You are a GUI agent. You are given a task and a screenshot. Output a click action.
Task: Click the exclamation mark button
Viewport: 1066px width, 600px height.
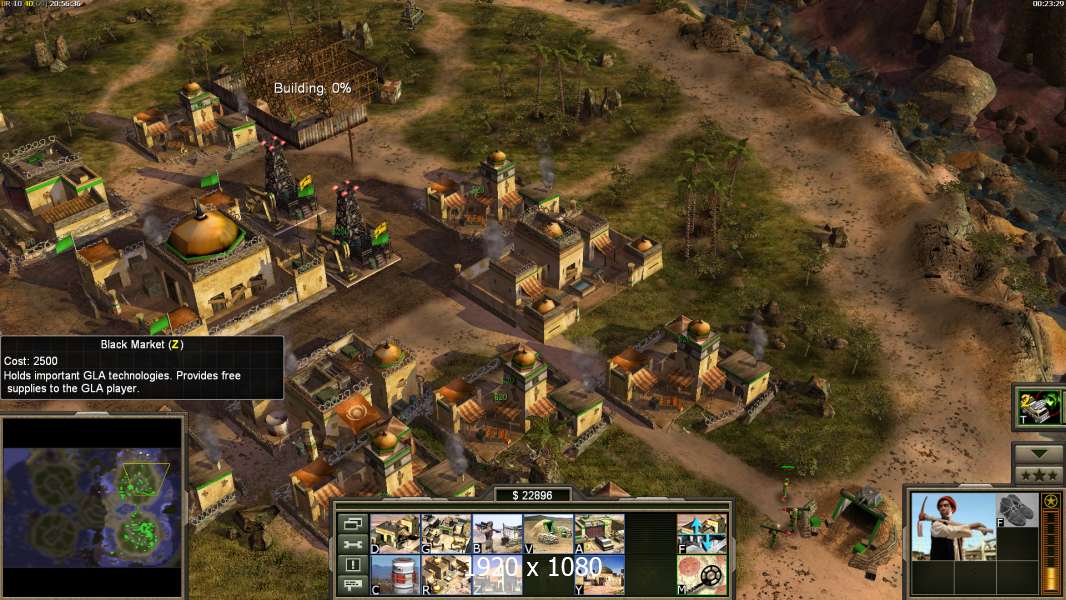(x=352, y=565)
